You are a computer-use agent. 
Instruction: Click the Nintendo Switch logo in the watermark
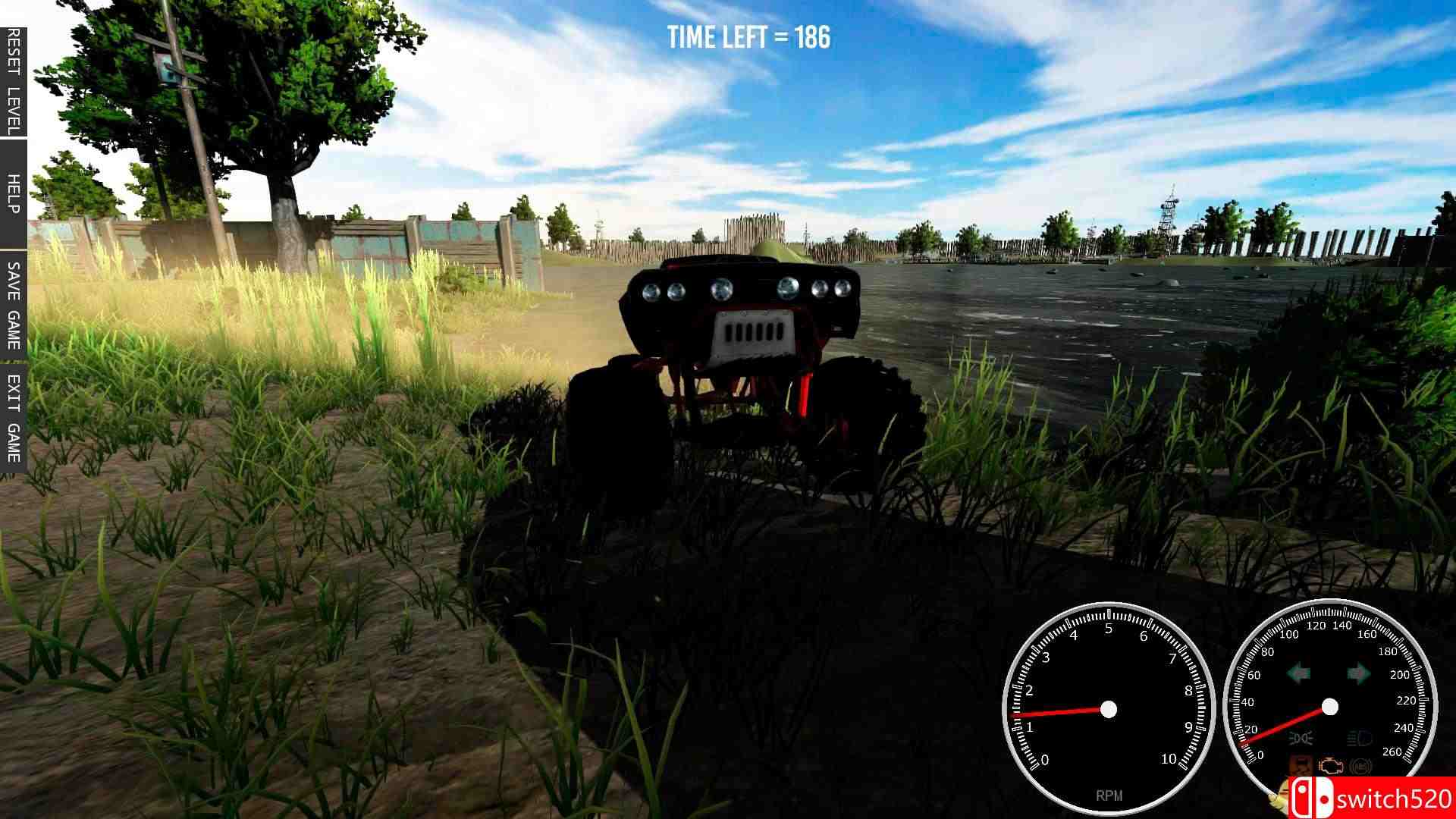pyautogui.click(x=1313, y=798)
